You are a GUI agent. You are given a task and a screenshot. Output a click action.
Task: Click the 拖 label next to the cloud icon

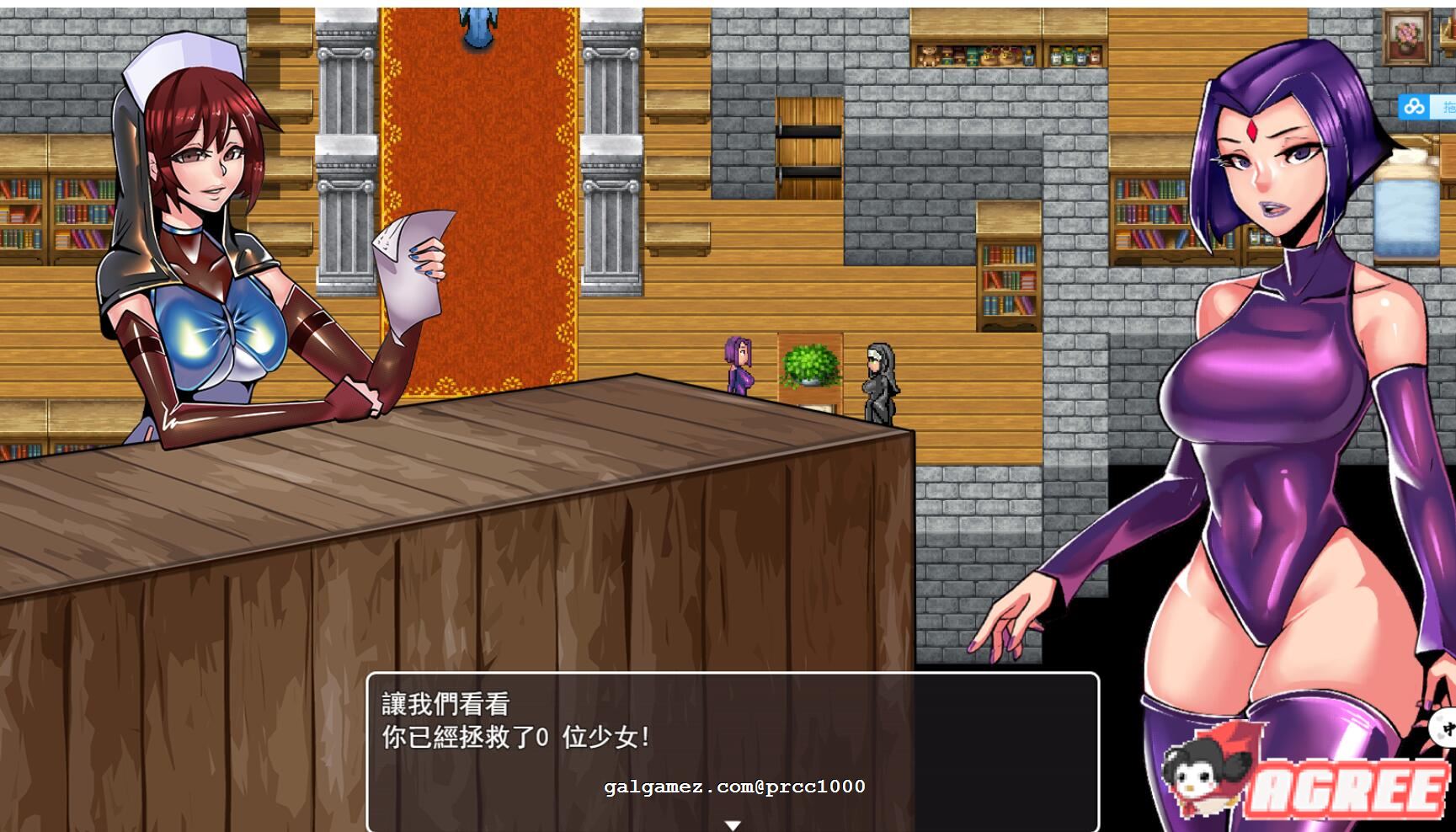[1450, 107]
